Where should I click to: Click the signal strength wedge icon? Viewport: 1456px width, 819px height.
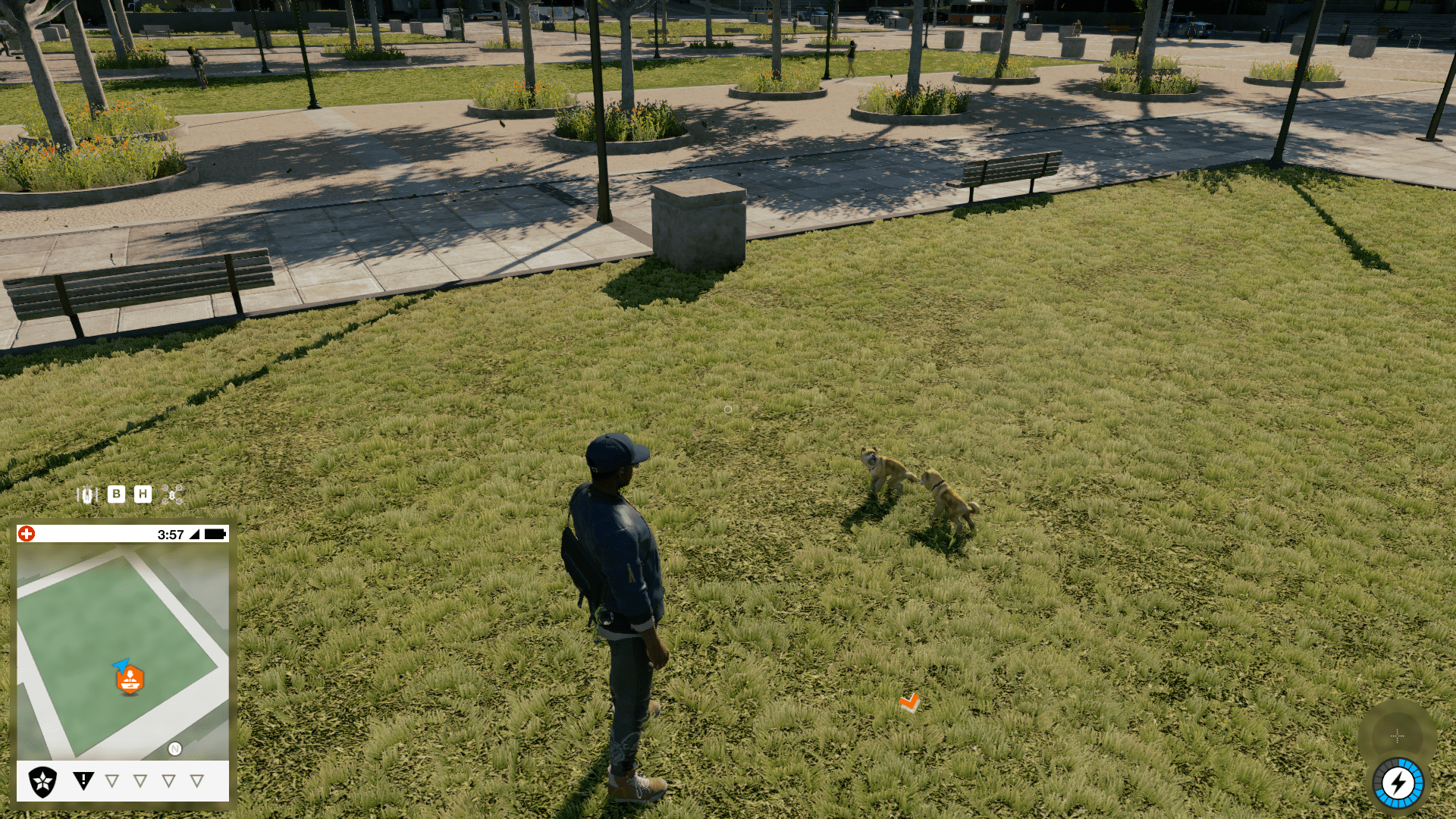point(193,534)
